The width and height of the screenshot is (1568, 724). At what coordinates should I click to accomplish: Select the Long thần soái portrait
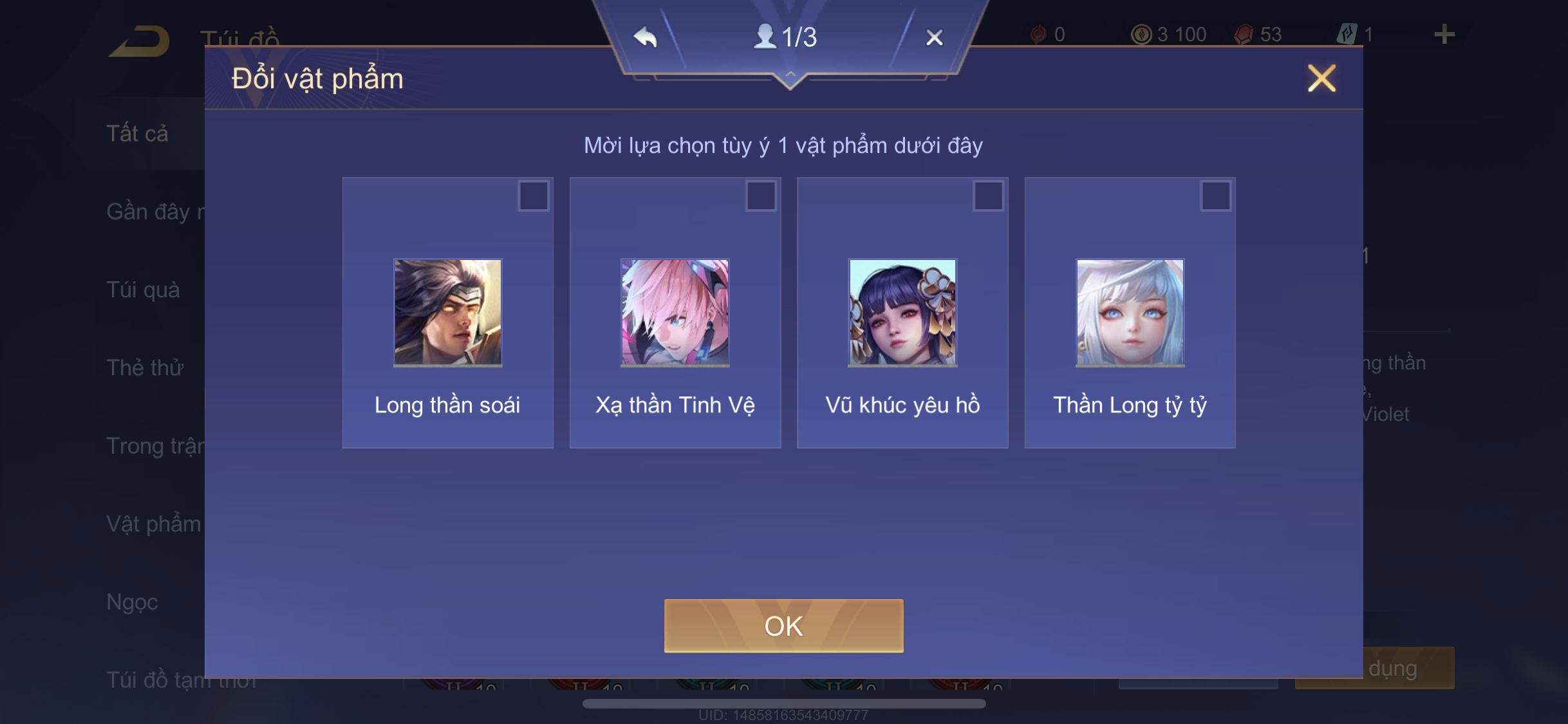point(447,312)
